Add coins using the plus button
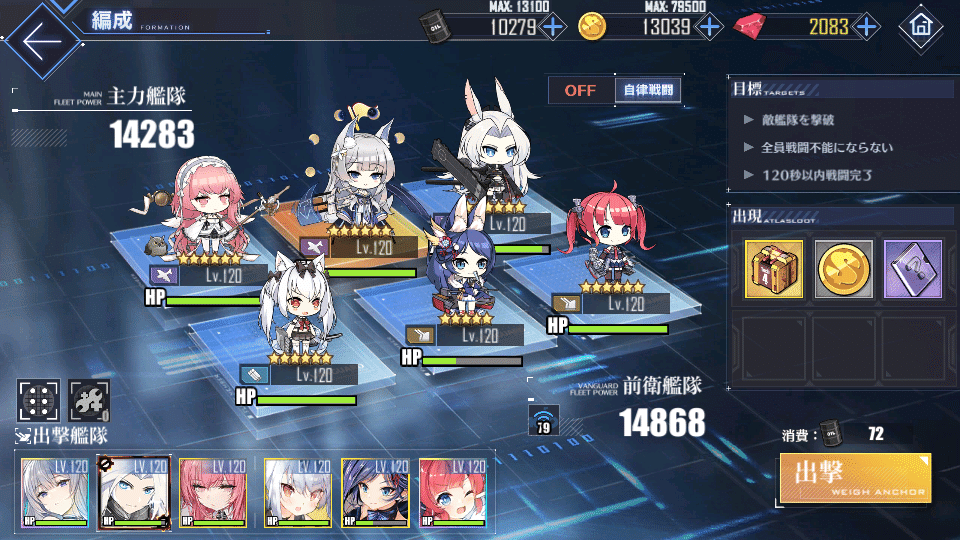Viewport: 960px width, 540px height. [x=709, y=27]
